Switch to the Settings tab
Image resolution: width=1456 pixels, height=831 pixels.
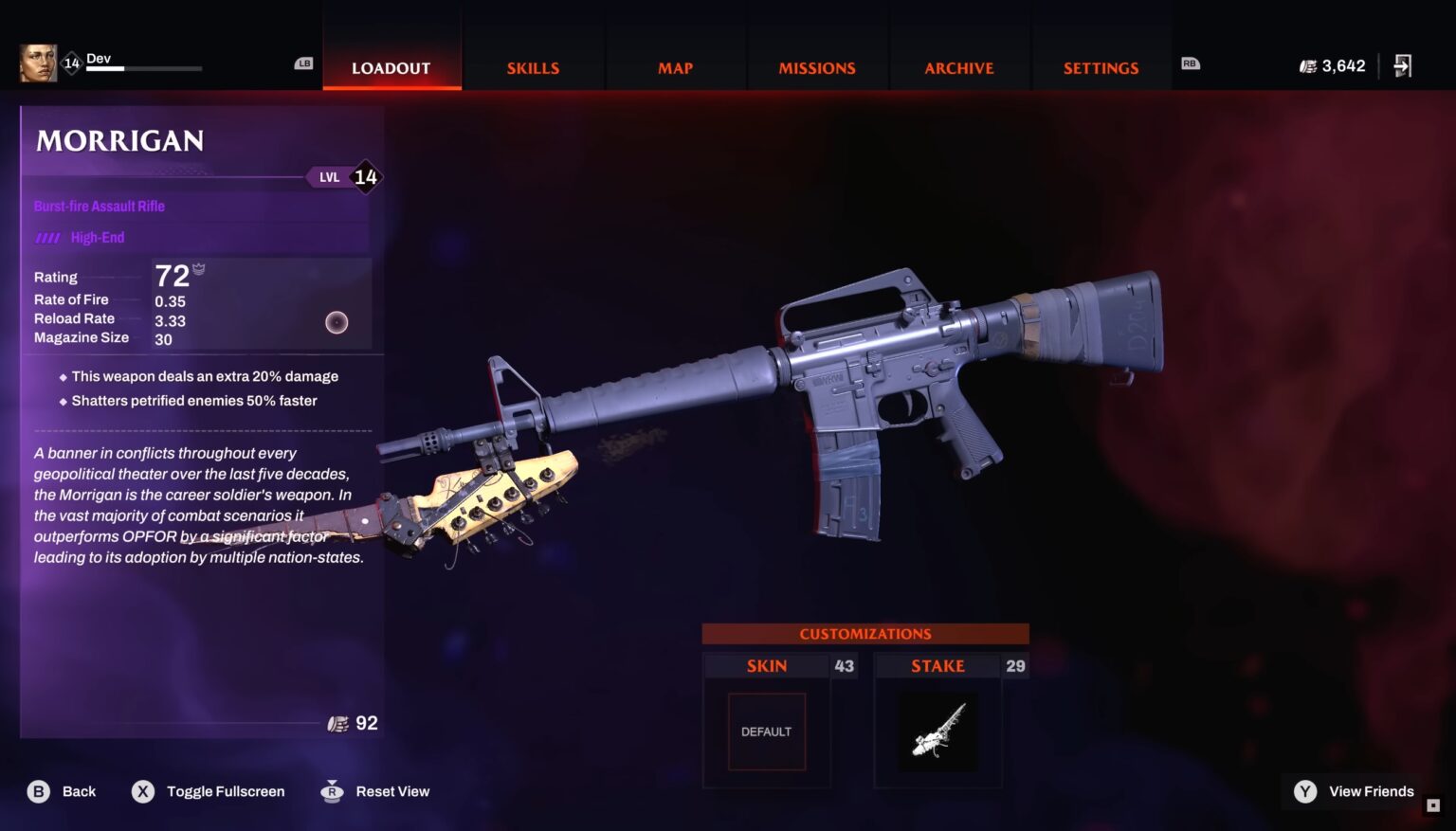(x=1101, y=68)
